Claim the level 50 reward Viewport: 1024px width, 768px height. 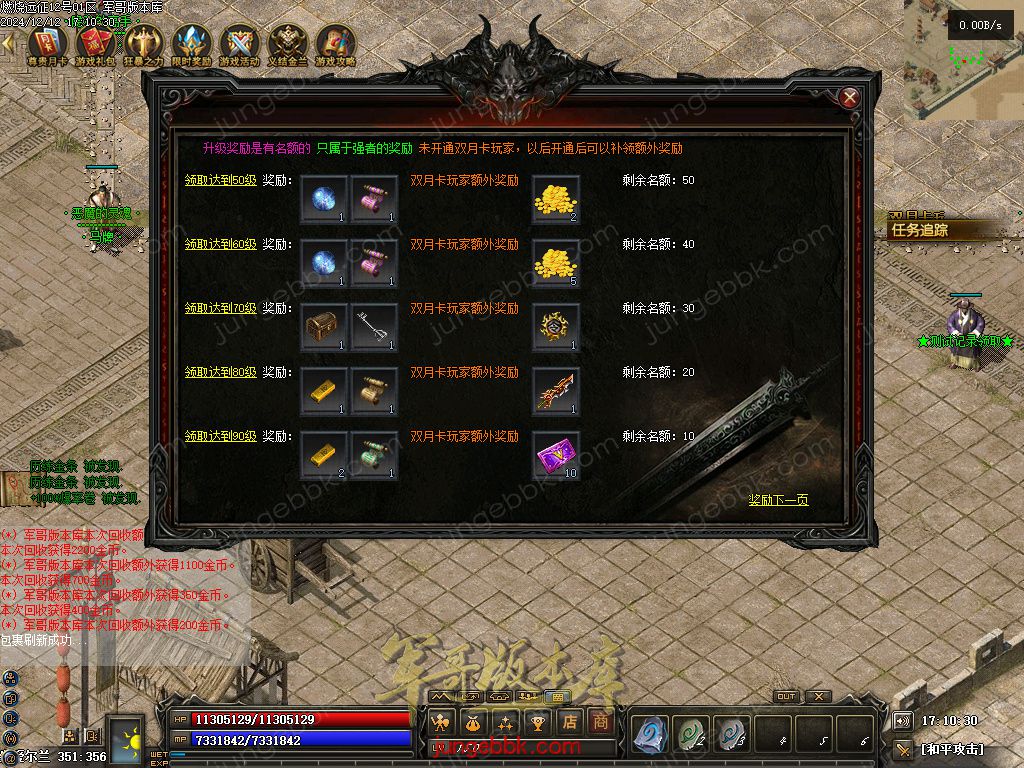click(221, 181)
